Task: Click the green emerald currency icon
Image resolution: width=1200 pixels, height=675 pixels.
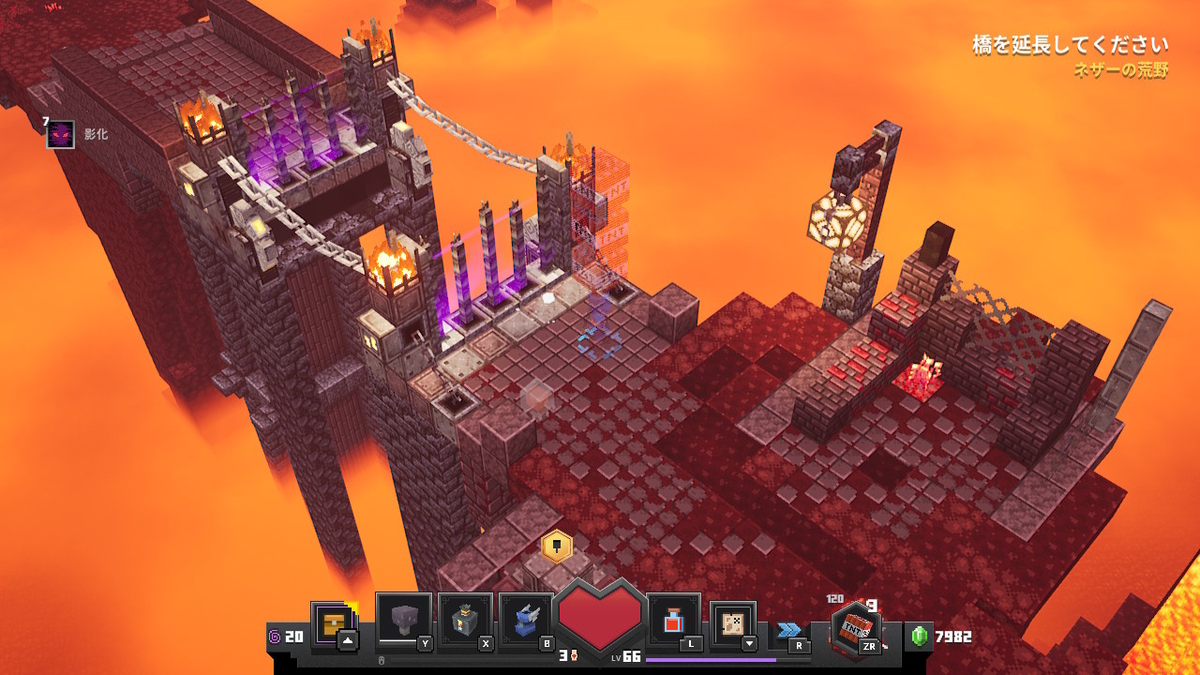Action: pyautogui.click(x=920, y=636)
